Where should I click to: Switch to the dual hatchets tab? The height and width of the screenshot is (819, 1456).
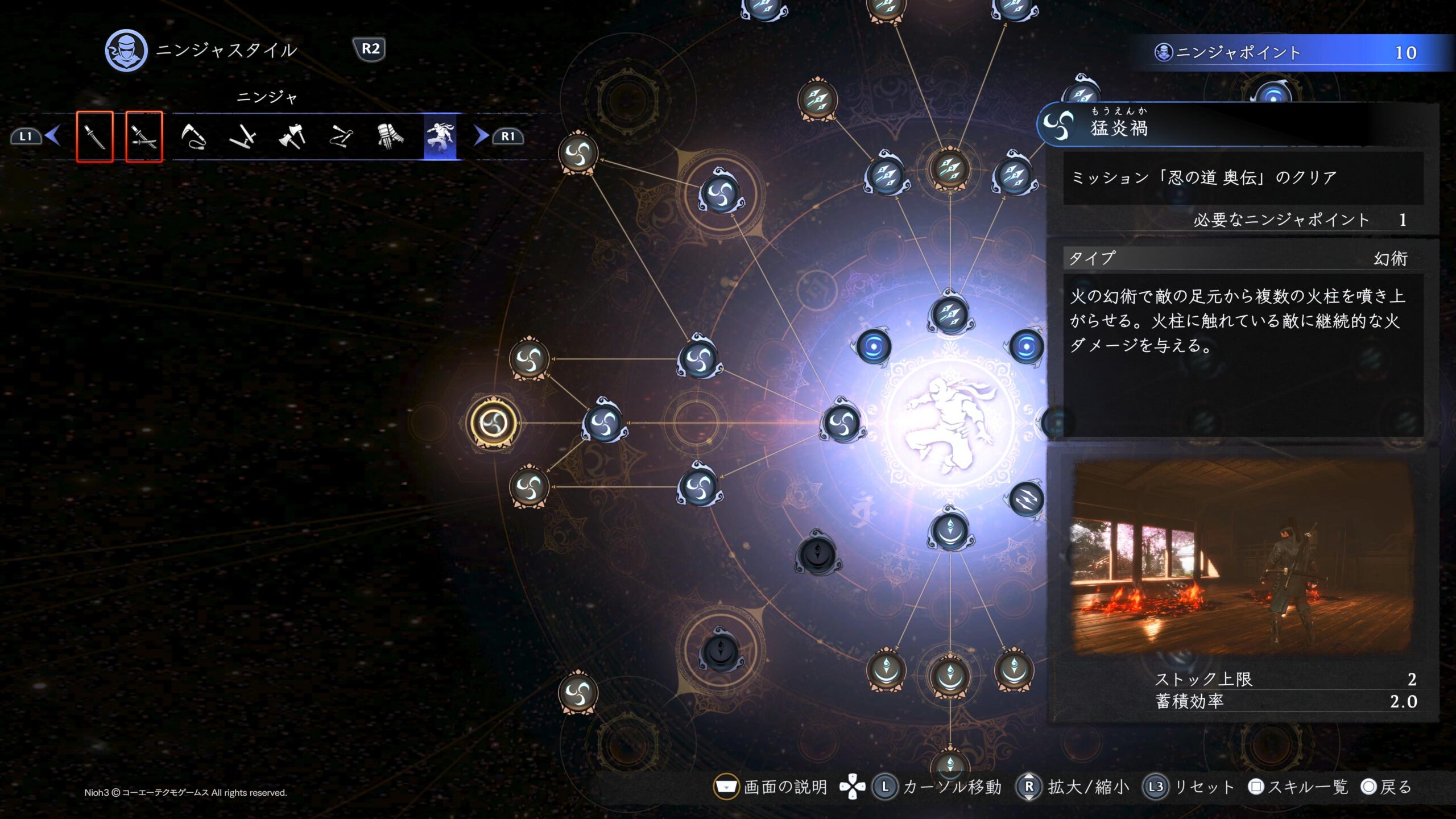(x=292, y=136)
